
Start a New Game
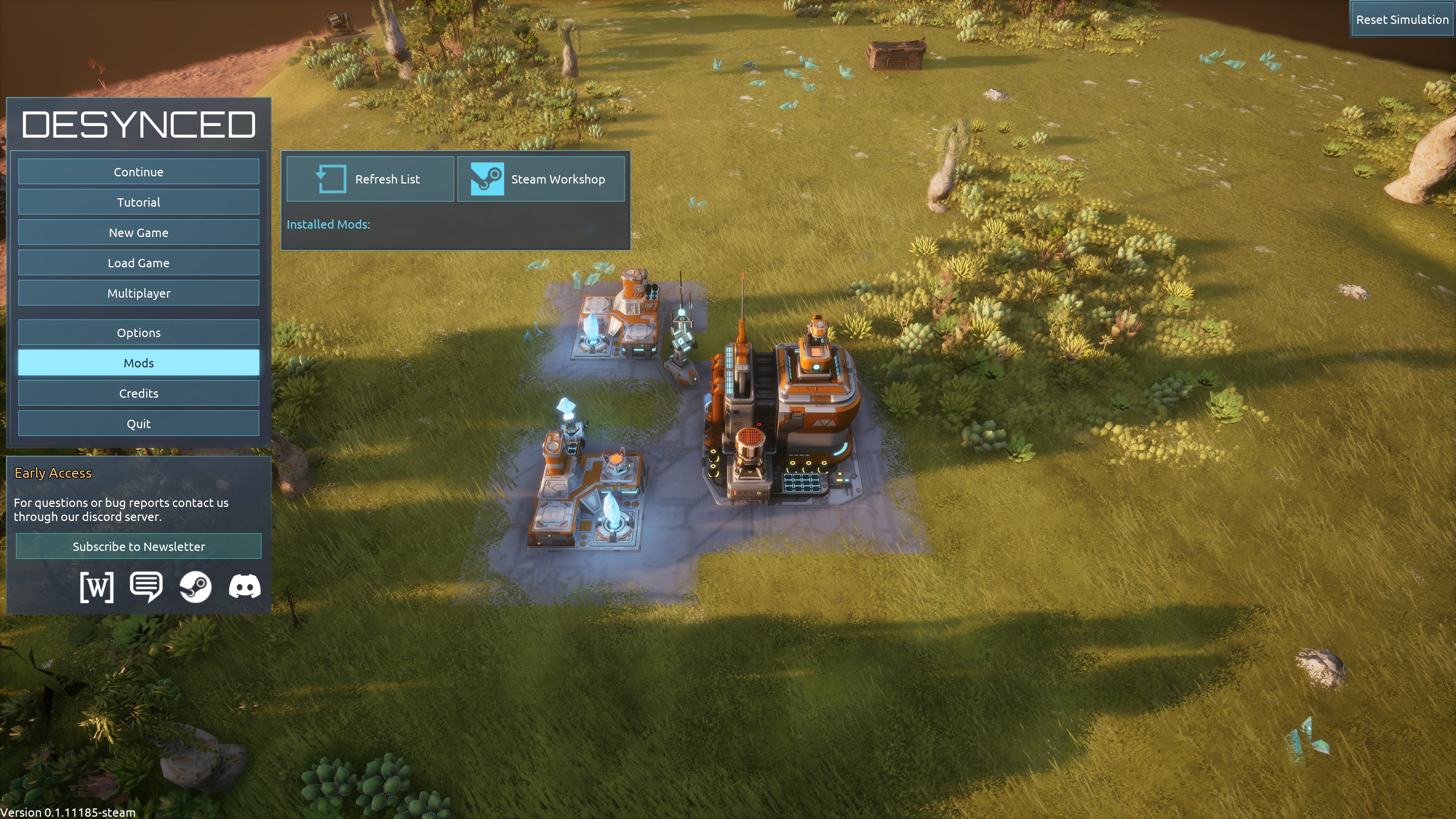click(138, 232)
